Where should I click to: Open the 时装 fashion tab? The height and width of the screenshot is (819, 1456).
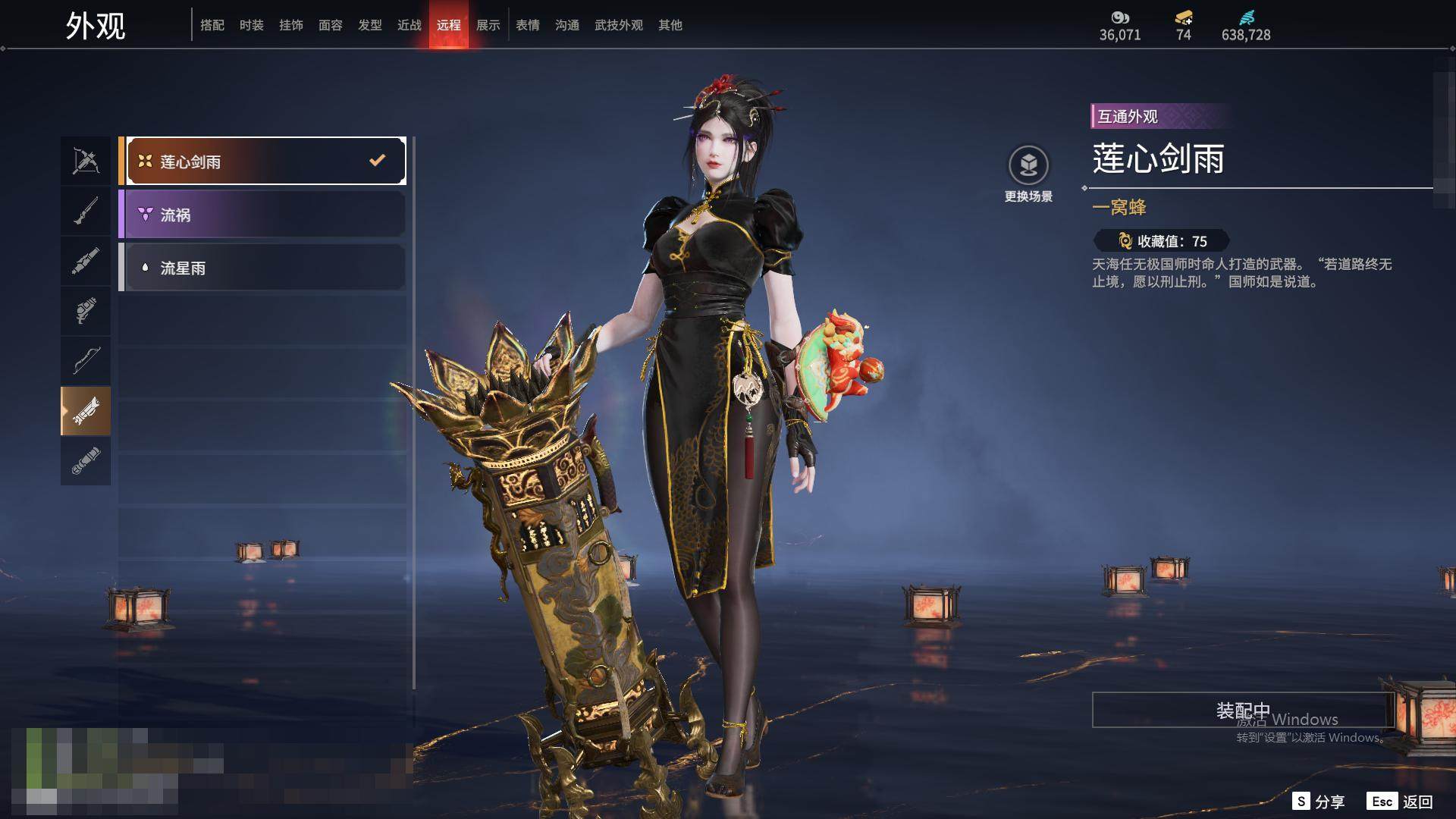click(x=252, y=25)
